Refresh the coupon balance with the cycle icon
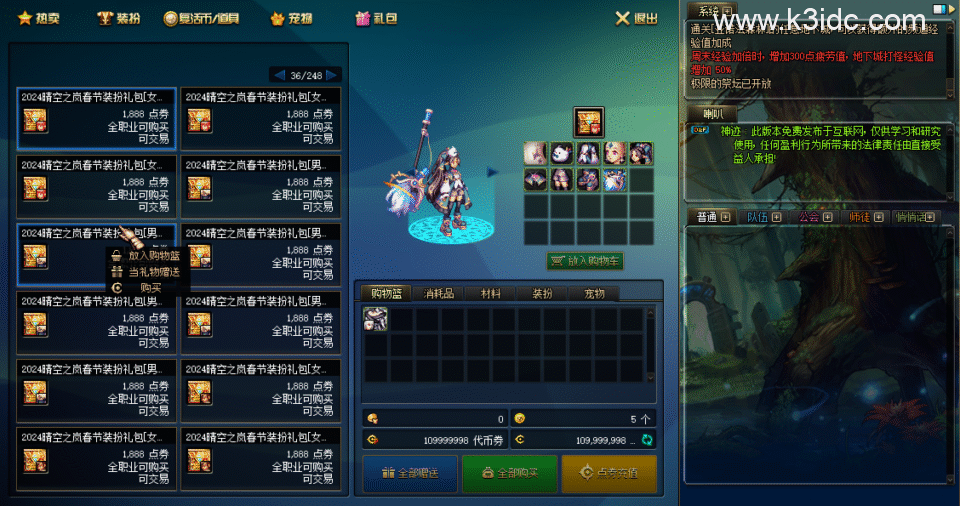 647,440
